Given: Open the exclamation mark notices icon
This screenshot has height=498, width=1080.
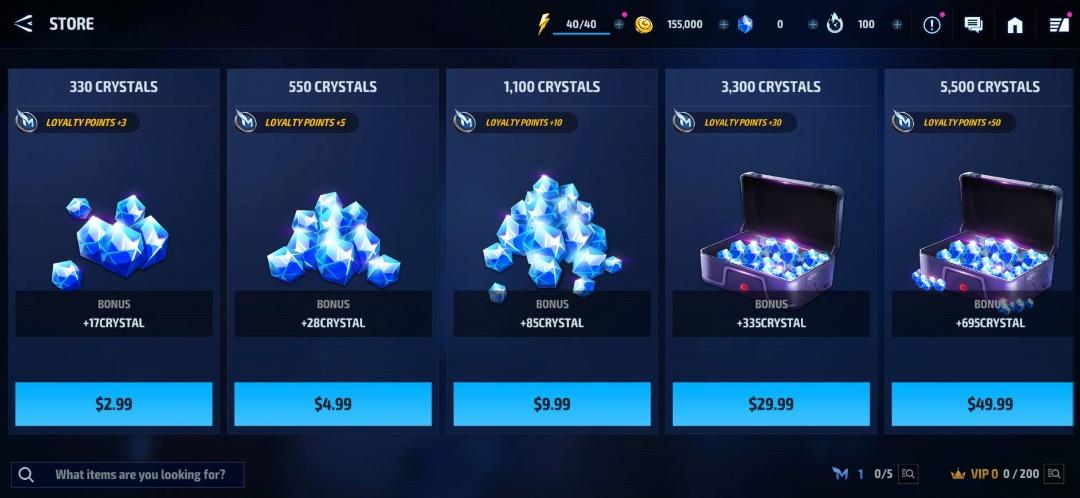Looking at the screenshot, I should [932, 25].
